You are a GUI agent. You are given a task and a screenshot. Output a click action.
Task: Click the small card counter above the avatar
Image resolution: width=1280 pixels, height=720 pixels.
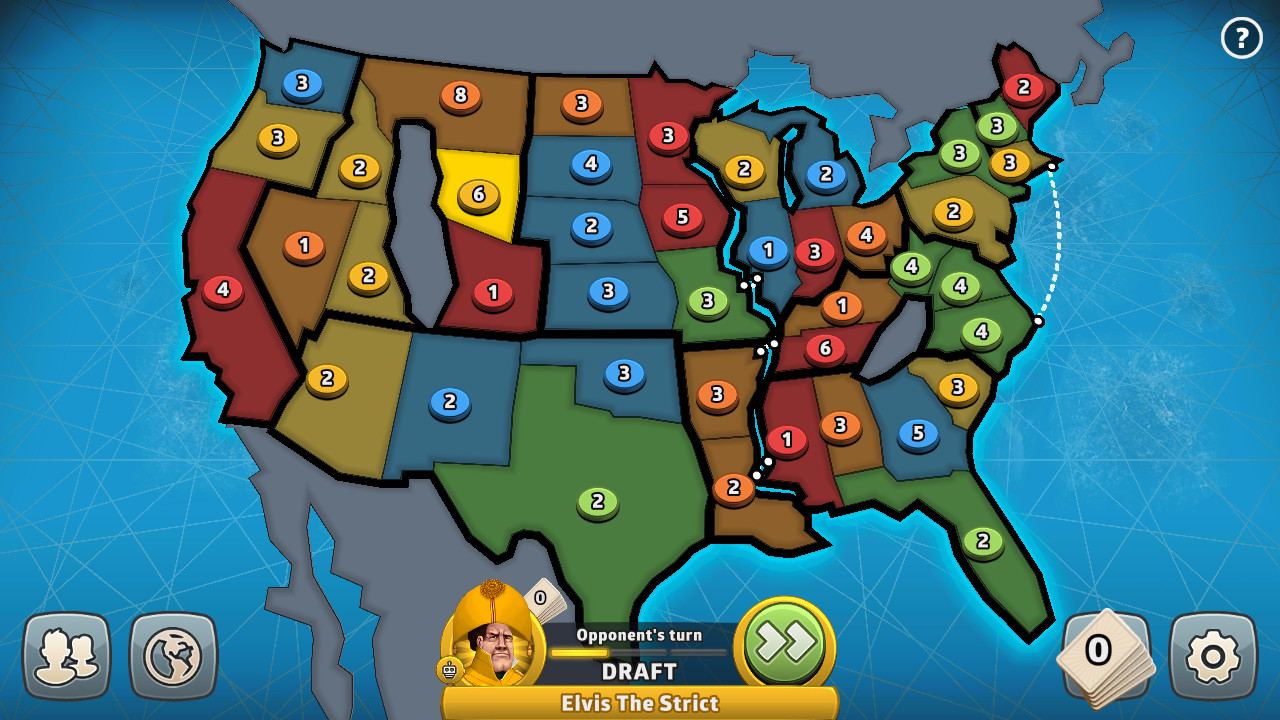[x=538, y=600]
